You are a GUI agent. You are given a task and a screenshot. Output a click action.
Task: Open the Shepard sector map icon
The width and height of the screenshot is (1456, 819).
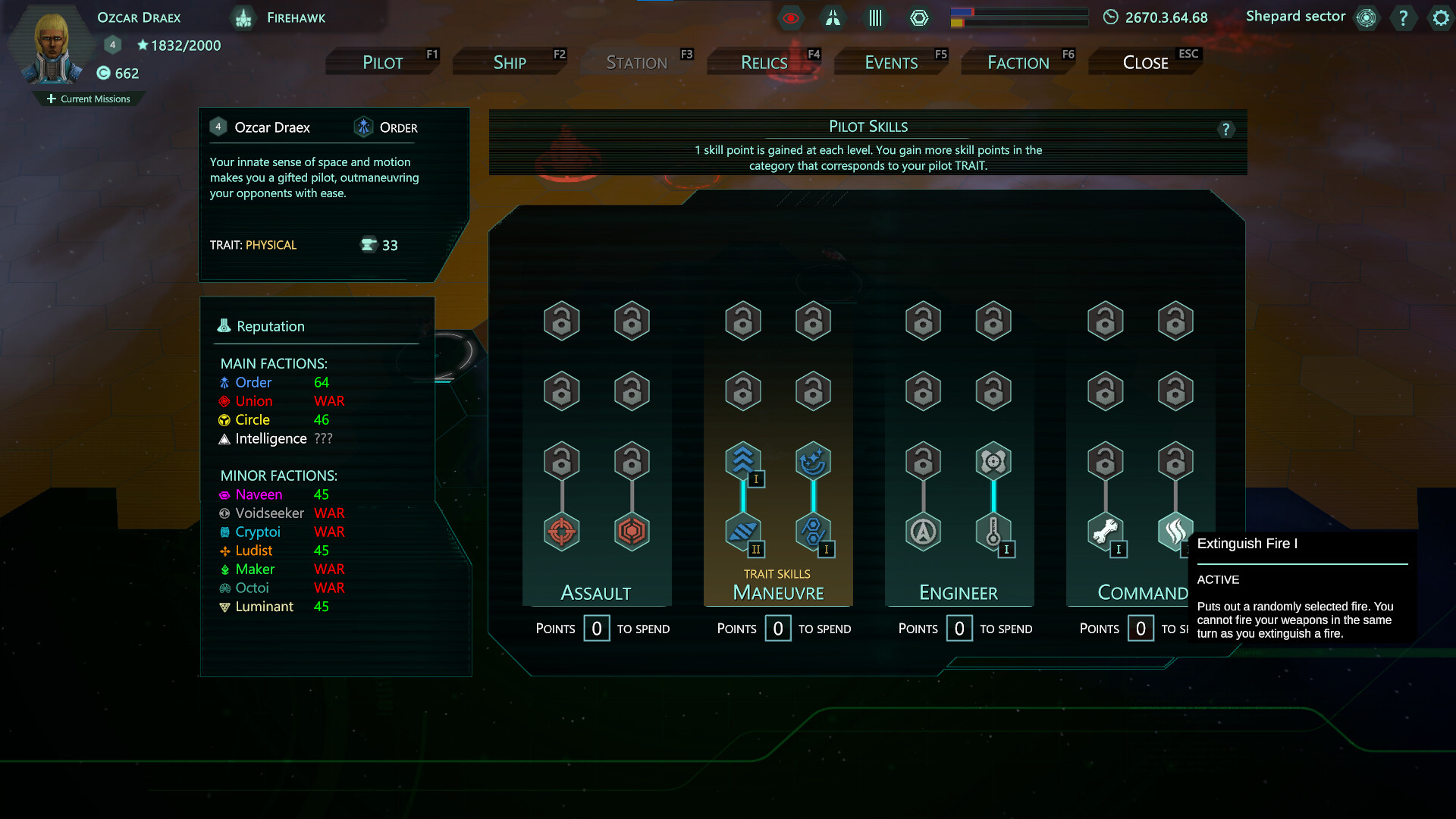point(1367,17)
